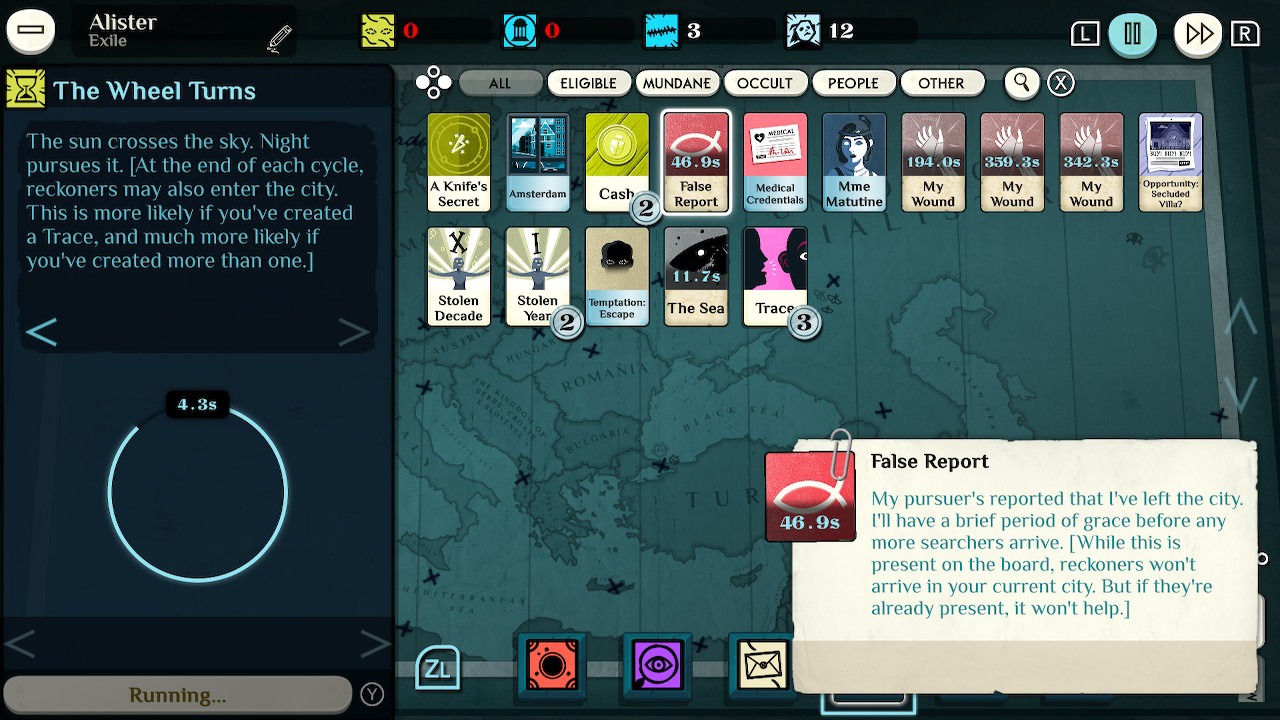The height and width of the screenshot is (720, 1280).
Task: Switch to the ELIGIBLE filter
Action: (588, 83)
